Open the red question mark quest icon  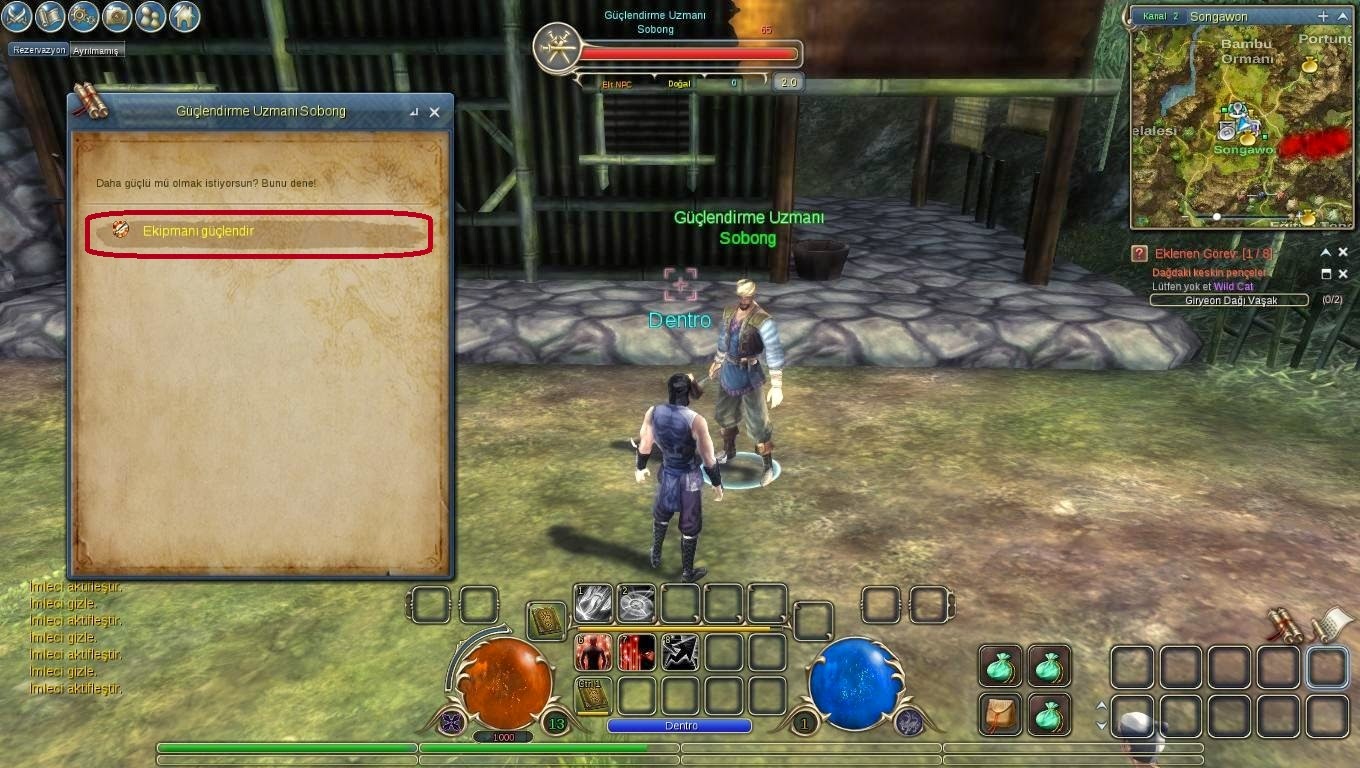tap(1139, 254)
